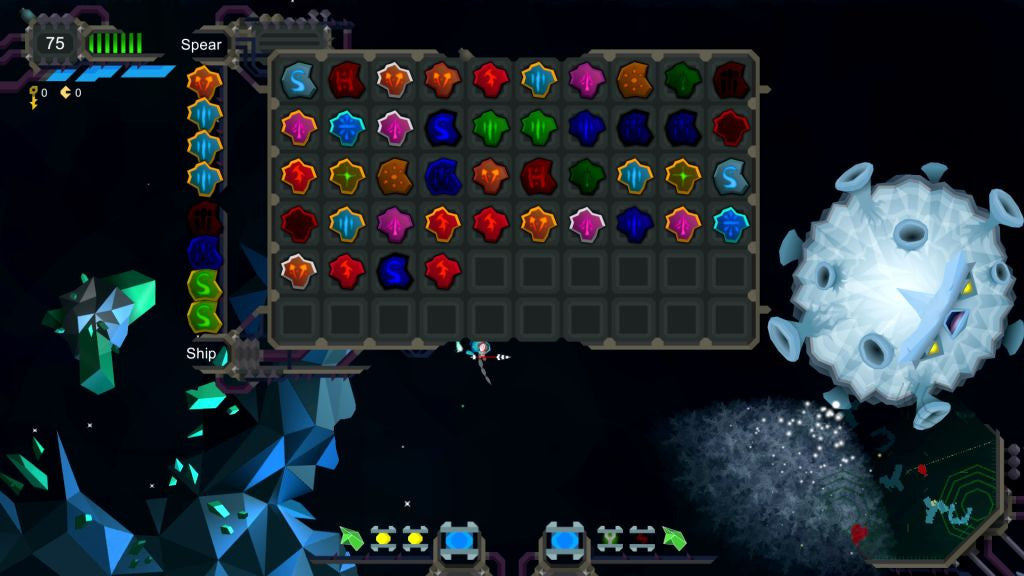Pick the dark red rune in Ship loadout
Image resolution: width=1024 pixels, height=576 pixels.
pos(204,217)
